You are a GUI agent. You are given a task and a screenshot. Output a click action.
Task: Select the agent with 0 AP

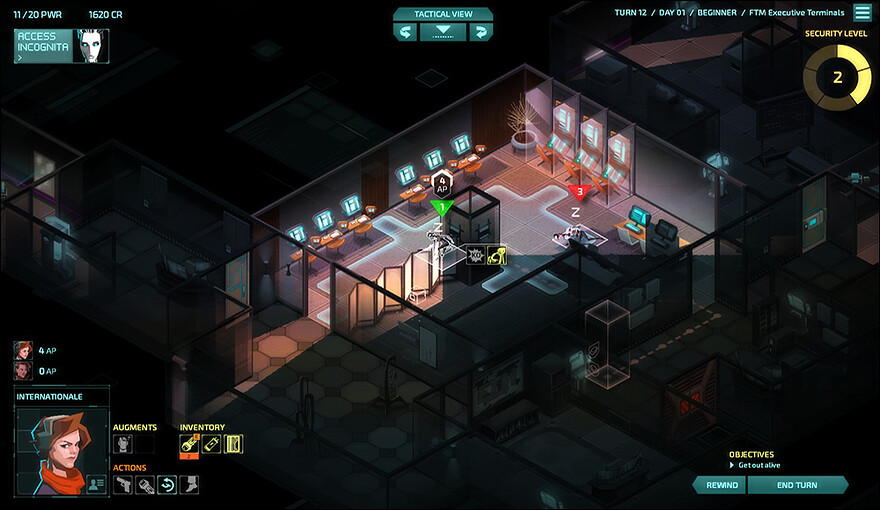tap(23, 371)
